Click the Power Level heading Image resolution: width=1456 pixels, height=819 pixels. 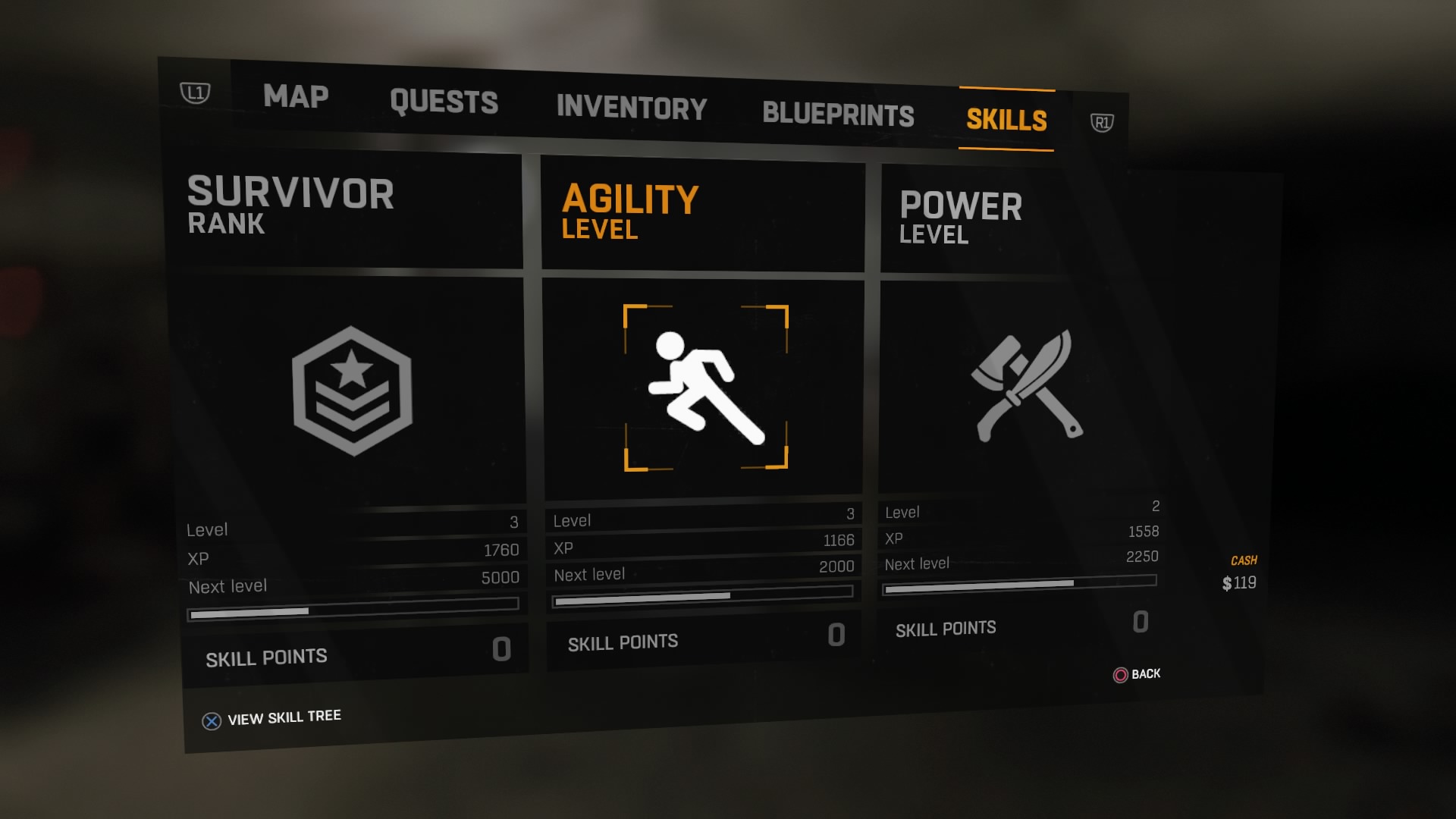[960, 217]
